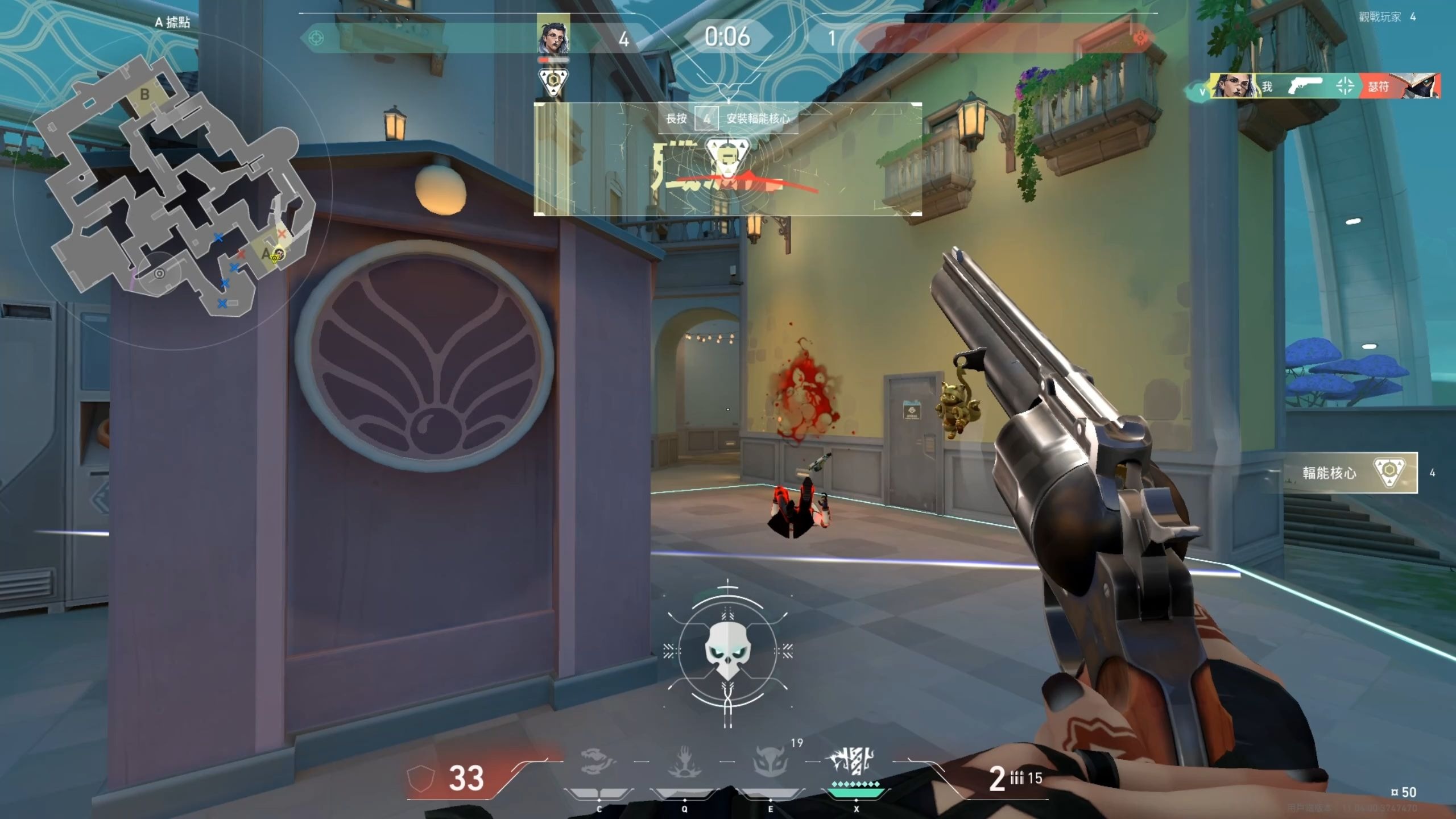Select the 輻能核心 spike inventory slot
This screenshot has width=1456, height=819.
(x=1350, y=472)
